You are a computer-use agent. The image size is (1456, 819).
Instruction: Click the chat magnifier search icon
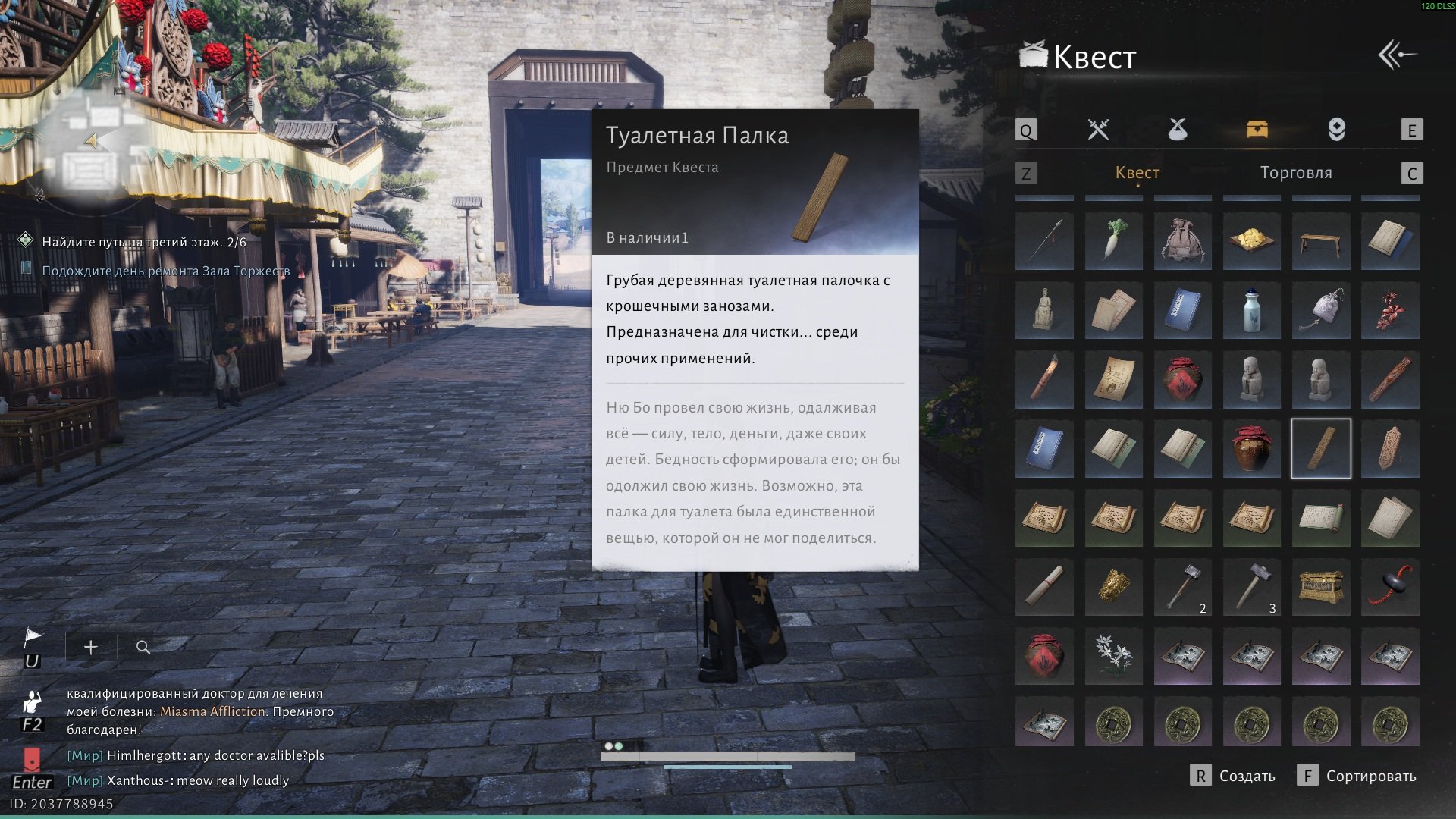point(143,647)
